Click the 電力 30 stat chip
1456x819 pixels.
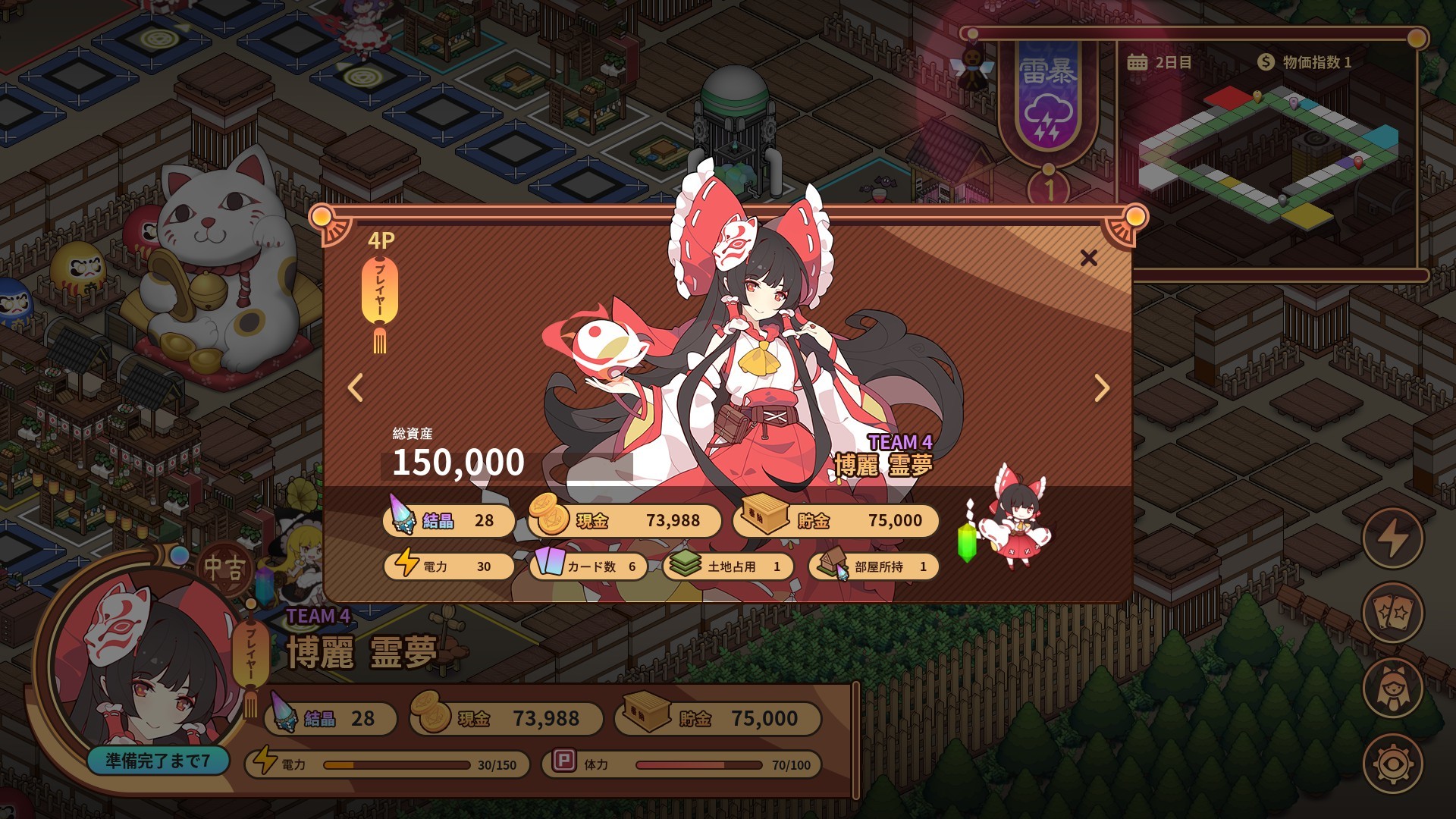pyautogui.click(x=449, y=566)
